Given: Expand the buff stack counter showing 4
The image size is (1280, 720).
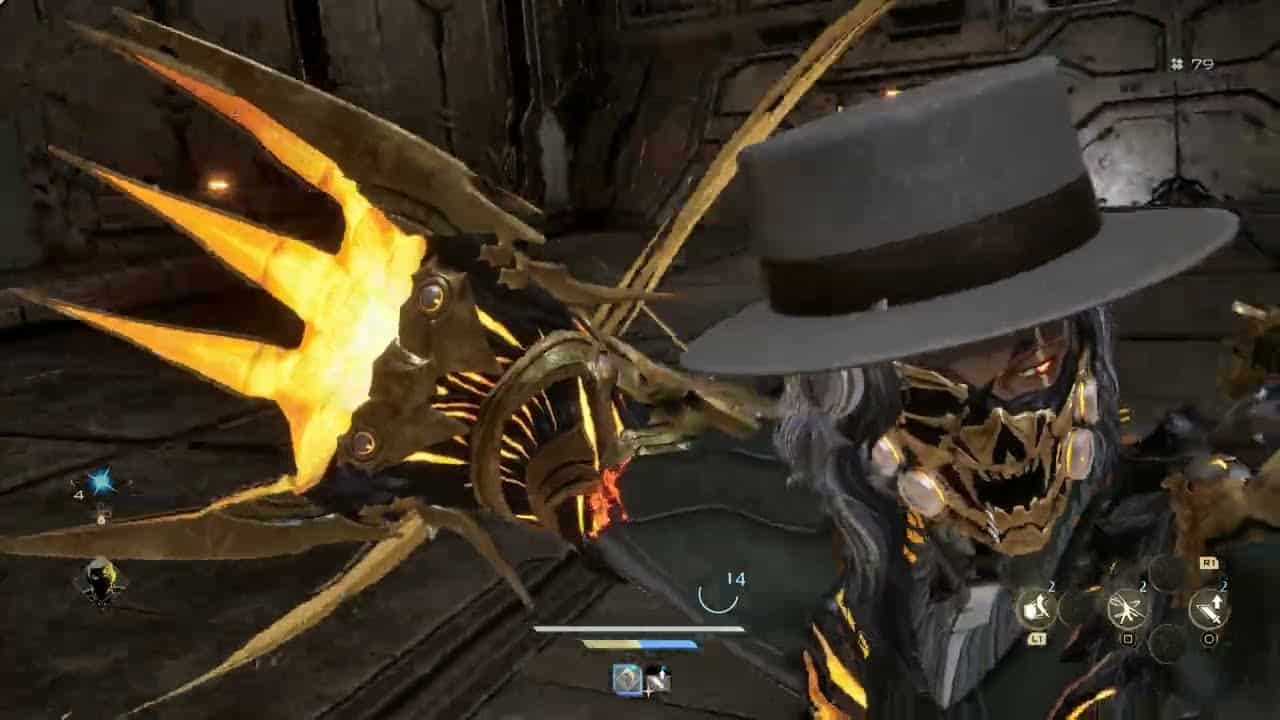Looking at the screenshot, I should 78,494.
